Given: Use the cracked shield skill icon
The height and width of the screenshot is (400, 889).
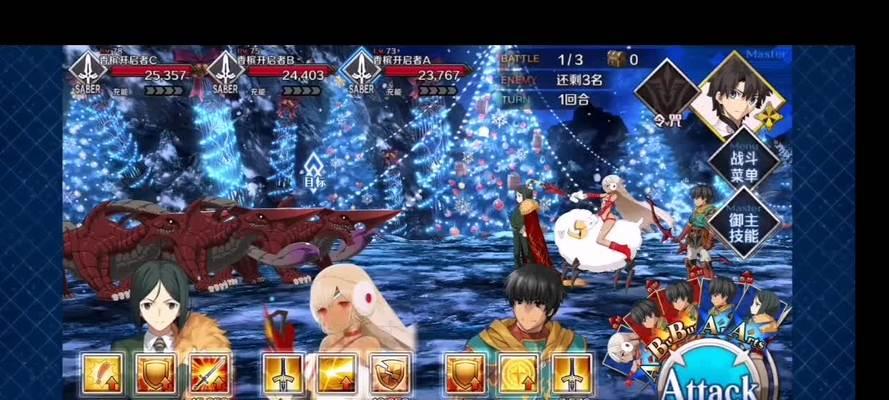Looking at the screenshot, I should 389,374.
